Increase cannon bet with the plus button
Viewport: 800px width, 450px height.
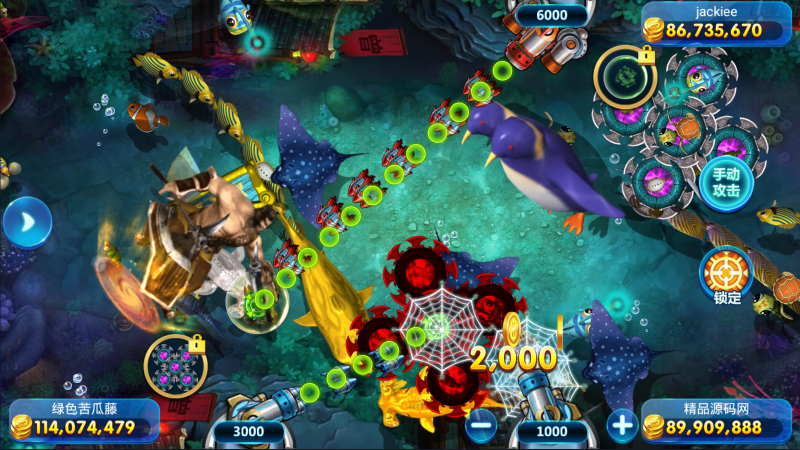[x=622, y=426]
